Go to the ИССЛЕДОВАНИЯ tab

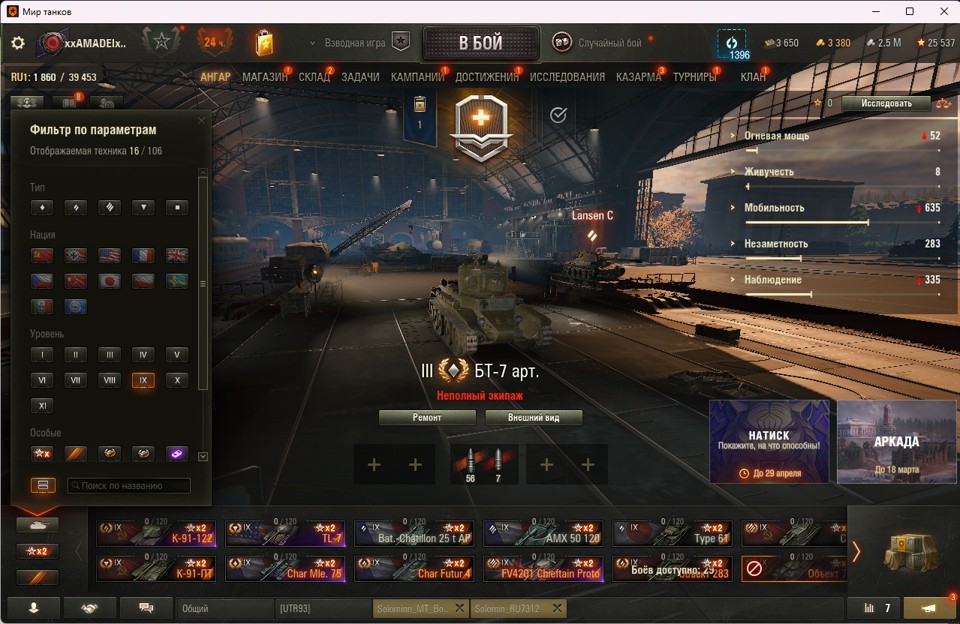[567, 77]
